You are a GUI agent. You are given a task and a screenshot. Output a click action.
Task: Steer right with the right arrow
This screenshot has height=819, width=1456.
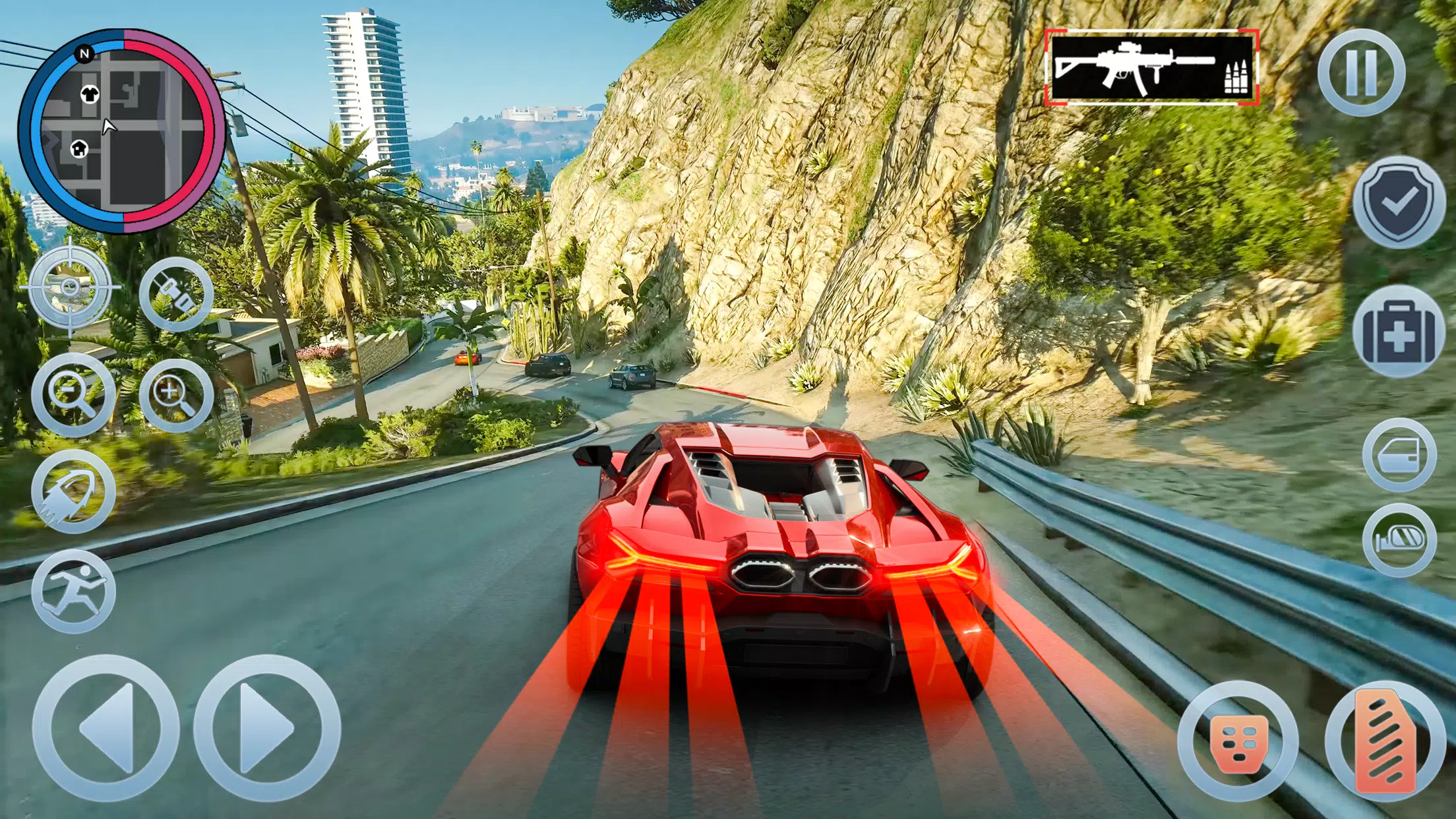click(266, 729)
